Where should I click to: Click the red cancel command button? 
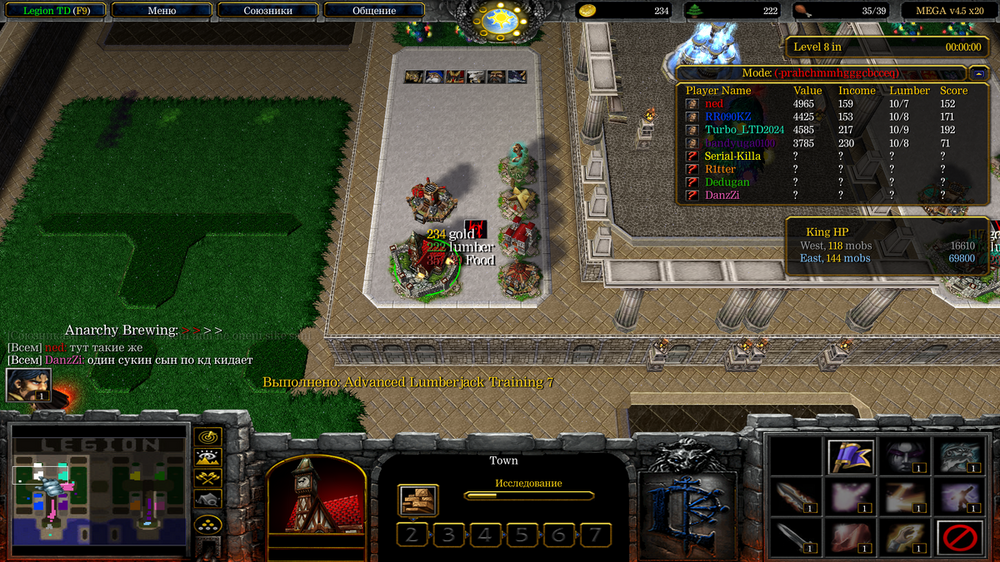959,538
